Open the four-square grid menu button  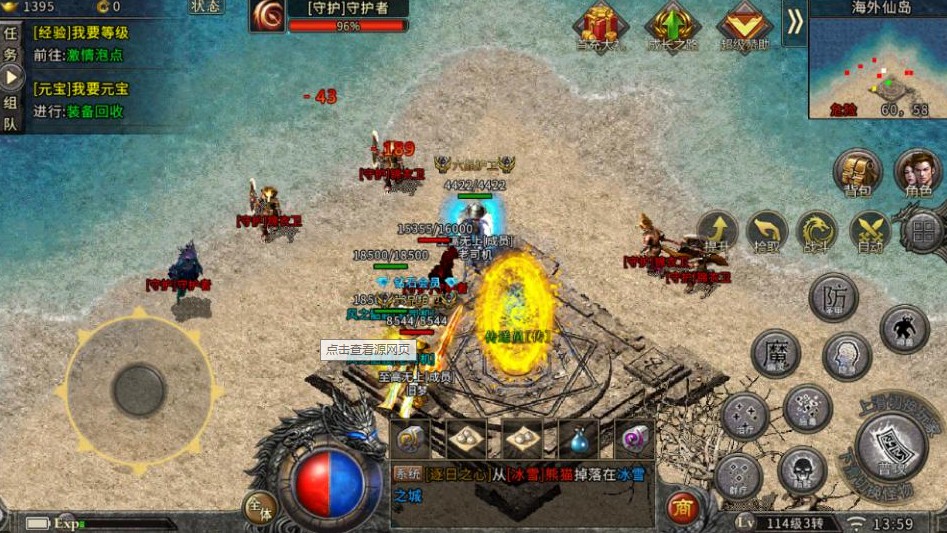(922, 231)
